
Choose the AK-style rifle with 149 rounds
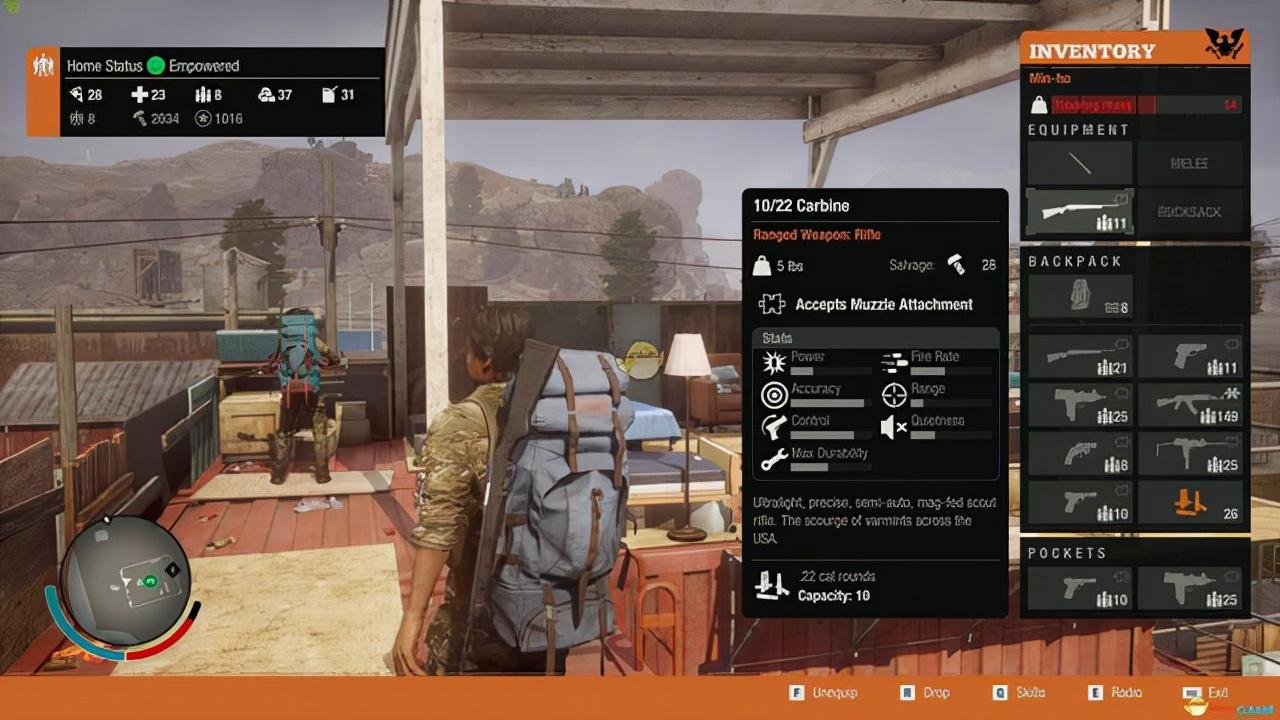click(1189, 405)
